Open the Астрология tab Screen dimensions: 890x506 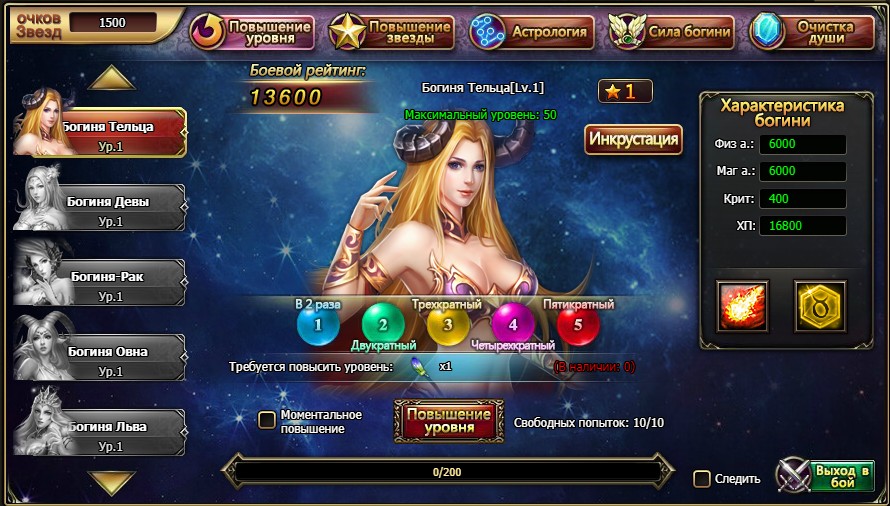coord(532,32)
